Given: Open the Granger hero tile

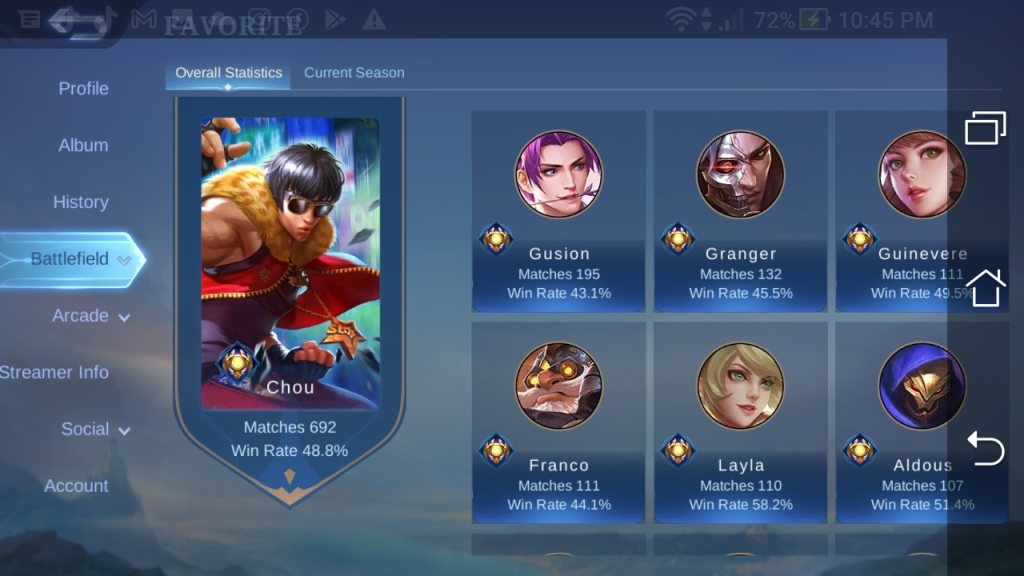Looking at the screenshot, I should click(741, 211).
